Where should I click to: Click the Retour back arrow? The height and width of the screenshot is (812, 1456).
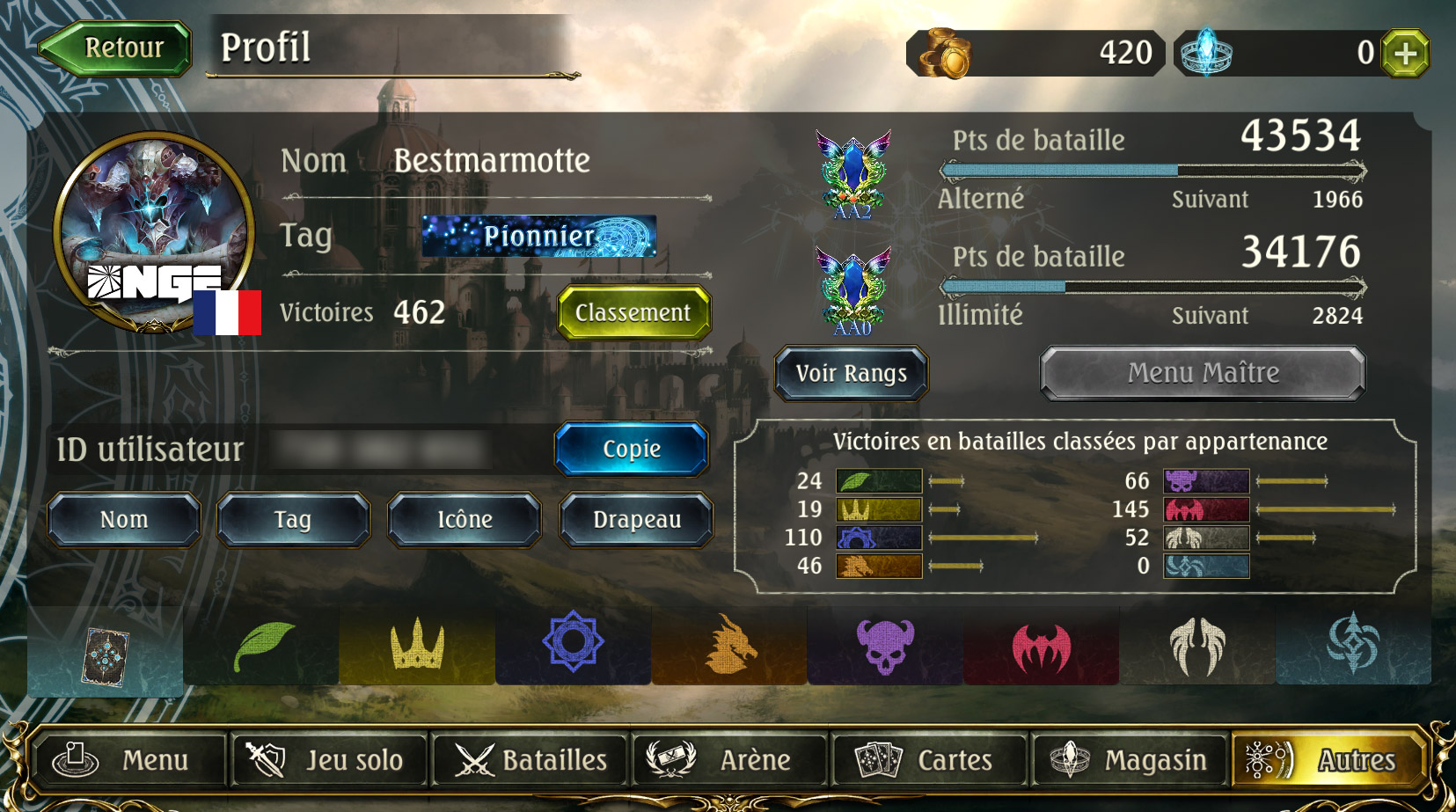click(114, 48)
